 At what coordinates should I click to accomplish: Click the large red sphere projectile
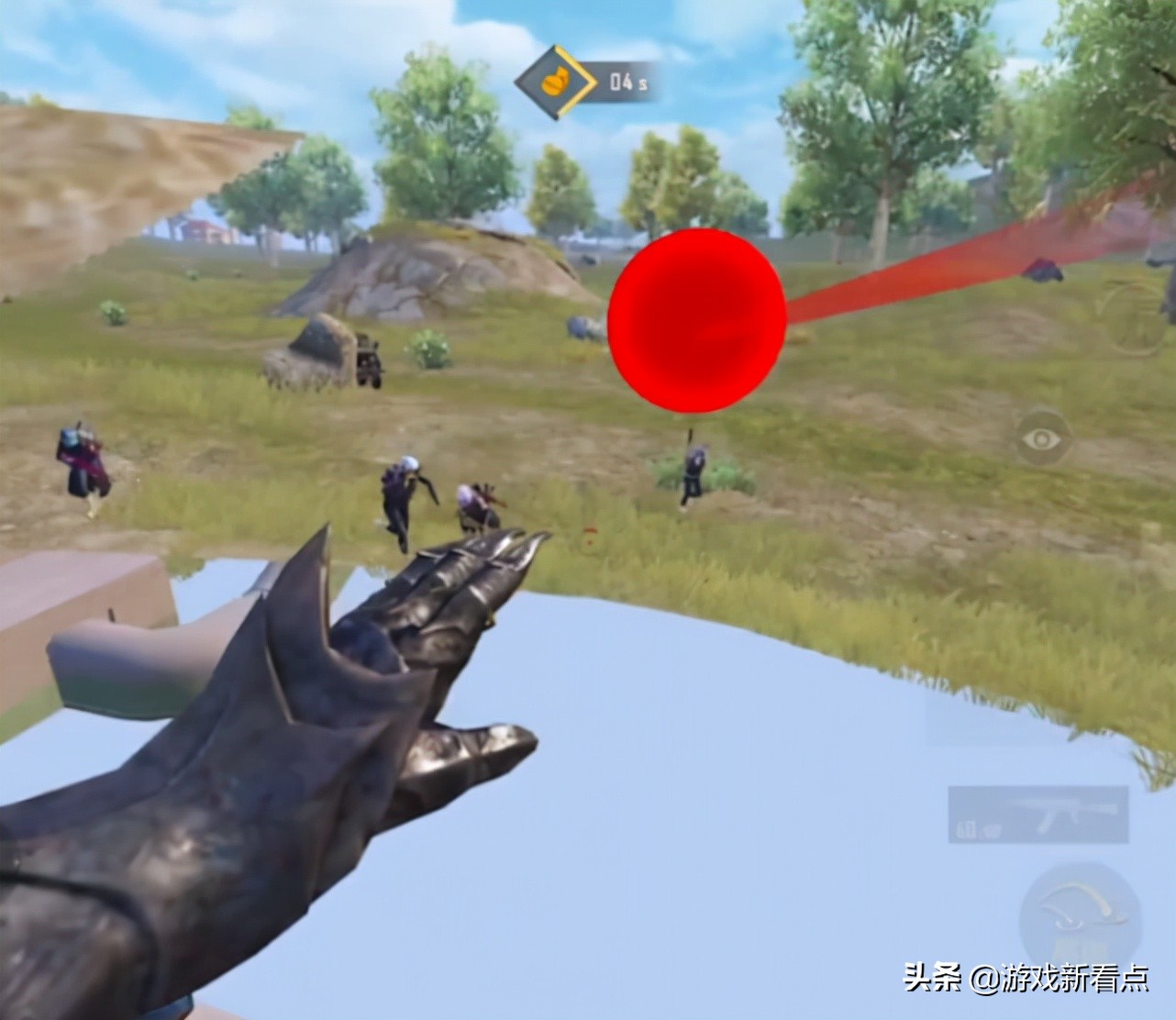(x=697, y=321)
